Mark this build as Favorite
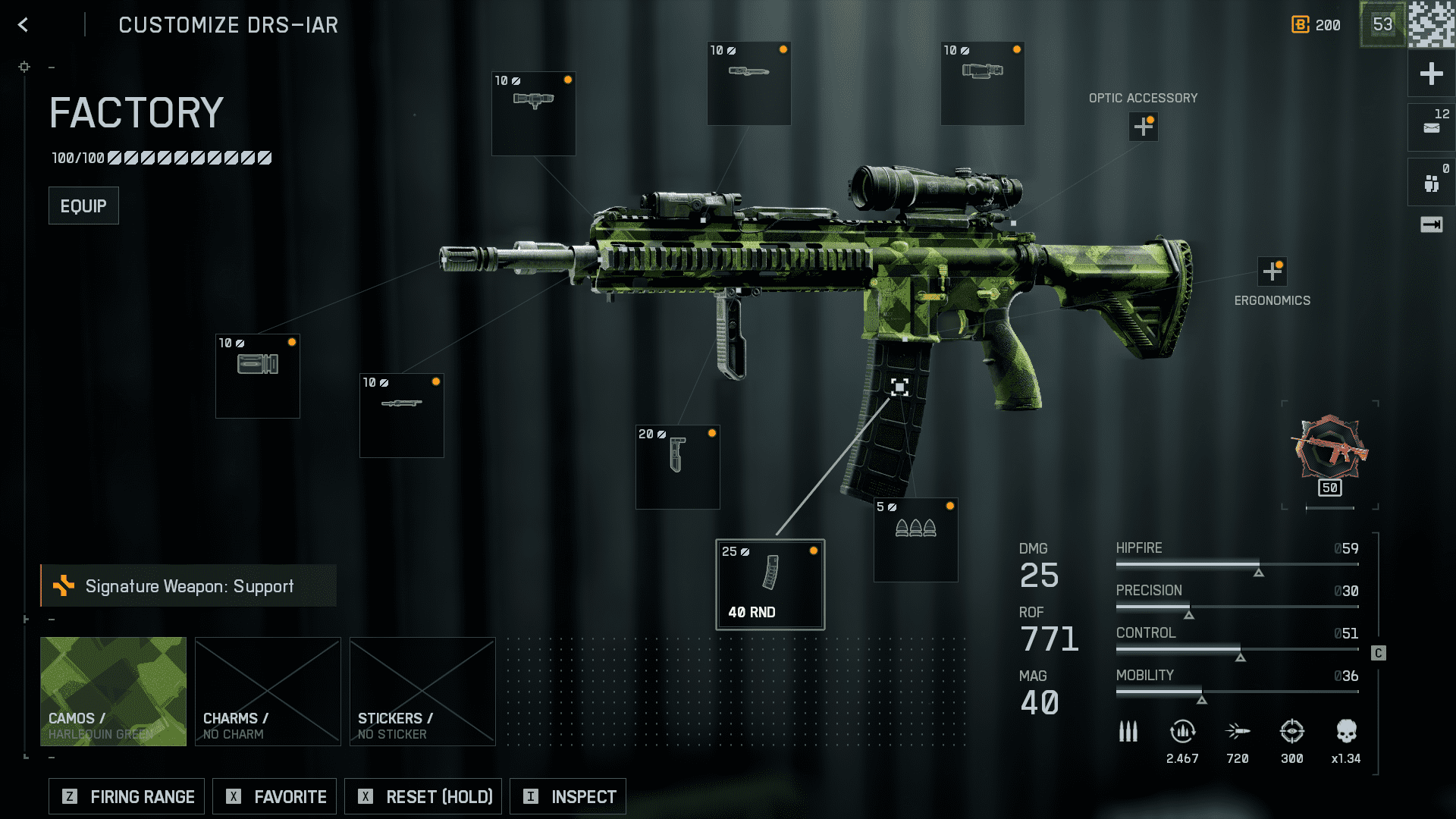 coord(275,796)
